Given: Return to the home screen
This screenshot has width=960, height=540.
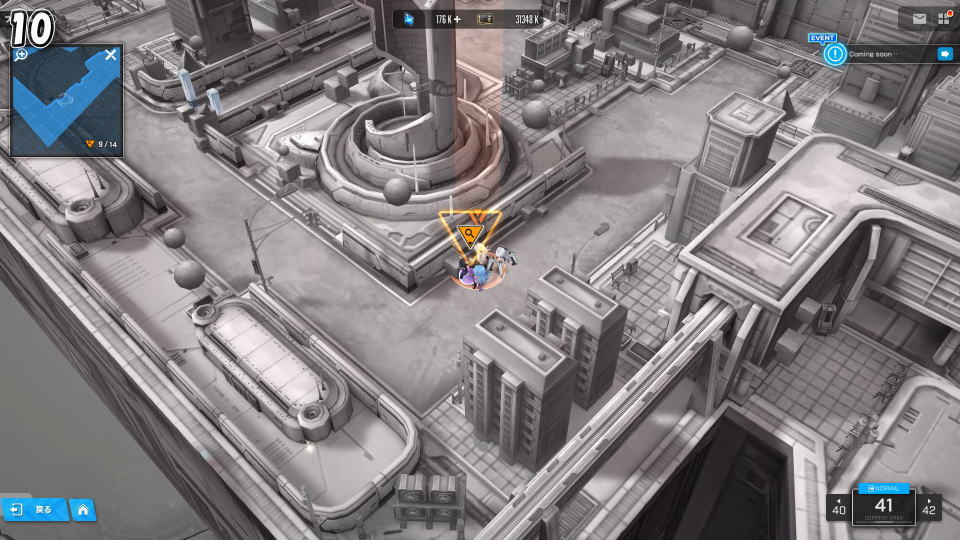Looking at the screenshot, I should [x=83, y=510].
